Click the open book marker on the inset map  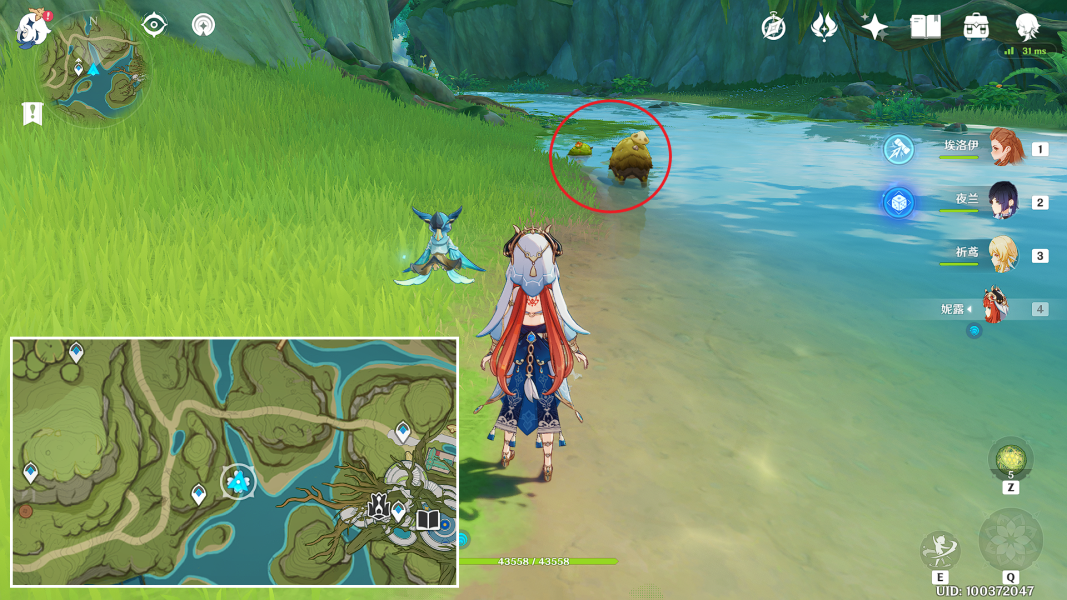pos(428,520)
